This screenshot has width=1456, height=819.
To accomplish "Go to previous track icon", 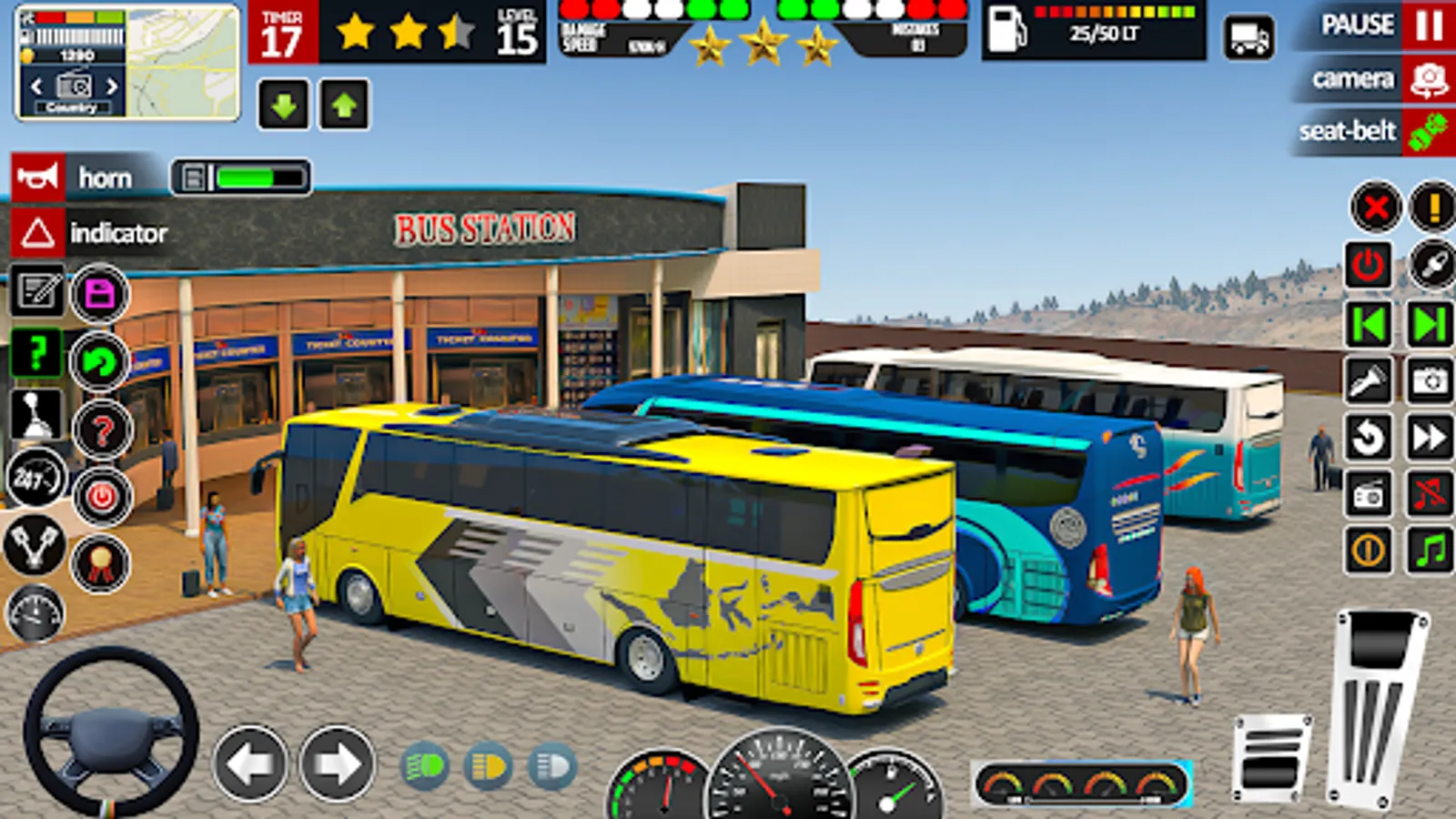I will [1369, 324].
